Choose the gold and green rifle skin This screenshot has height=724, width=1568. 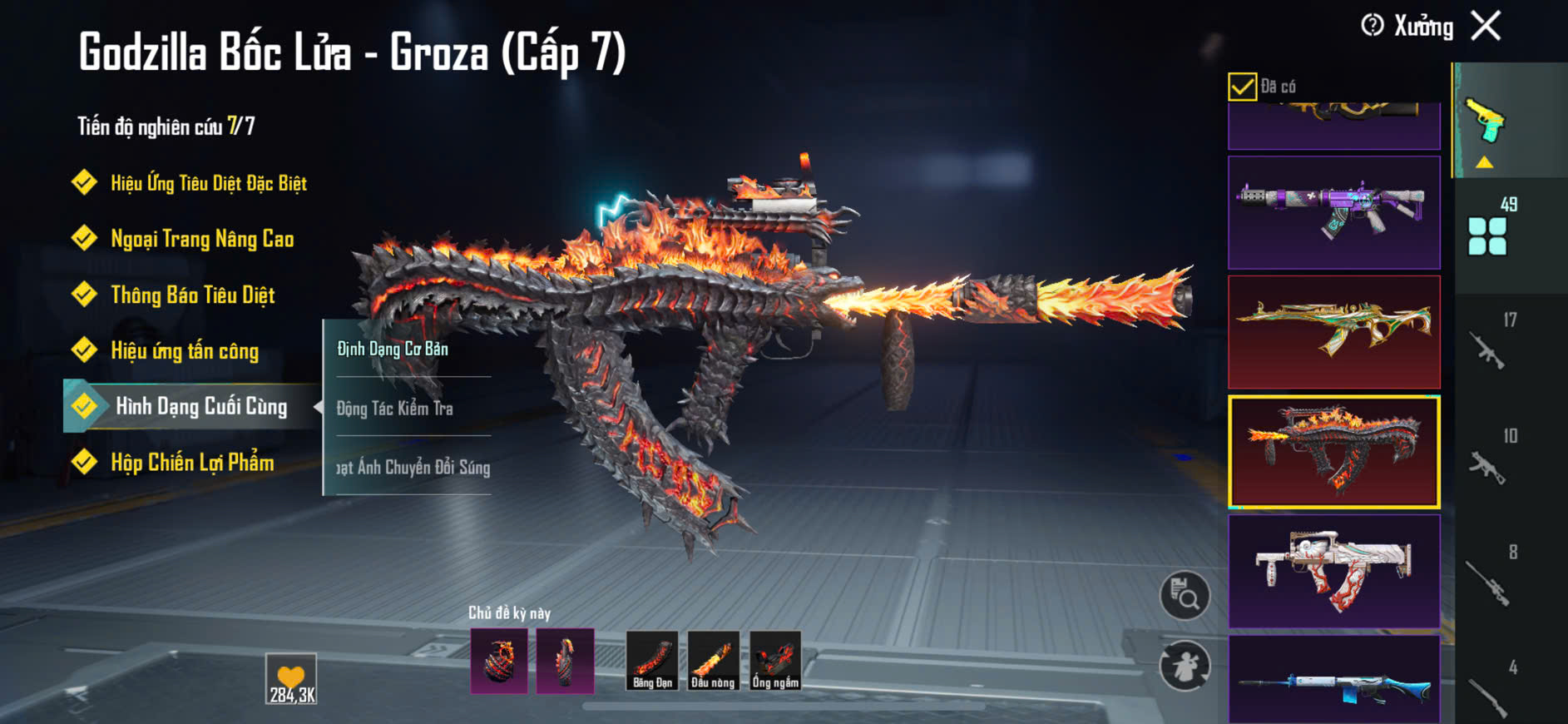tap(1333, 332)
